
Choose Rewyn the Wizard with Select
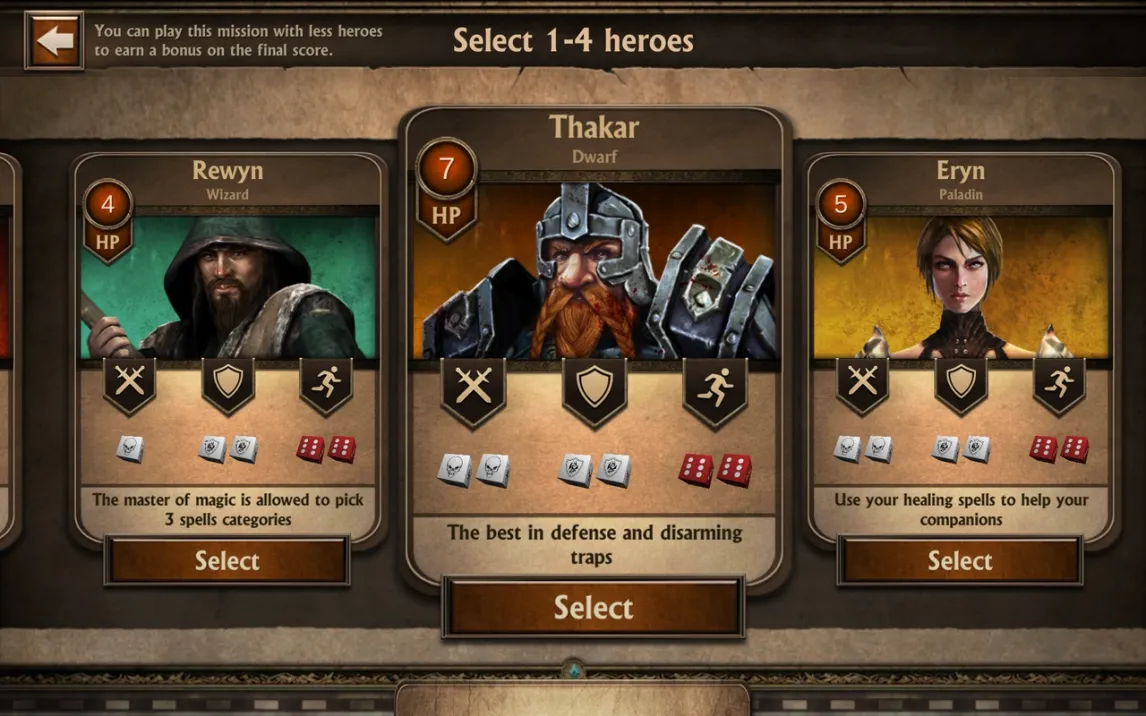coord(227,561)
